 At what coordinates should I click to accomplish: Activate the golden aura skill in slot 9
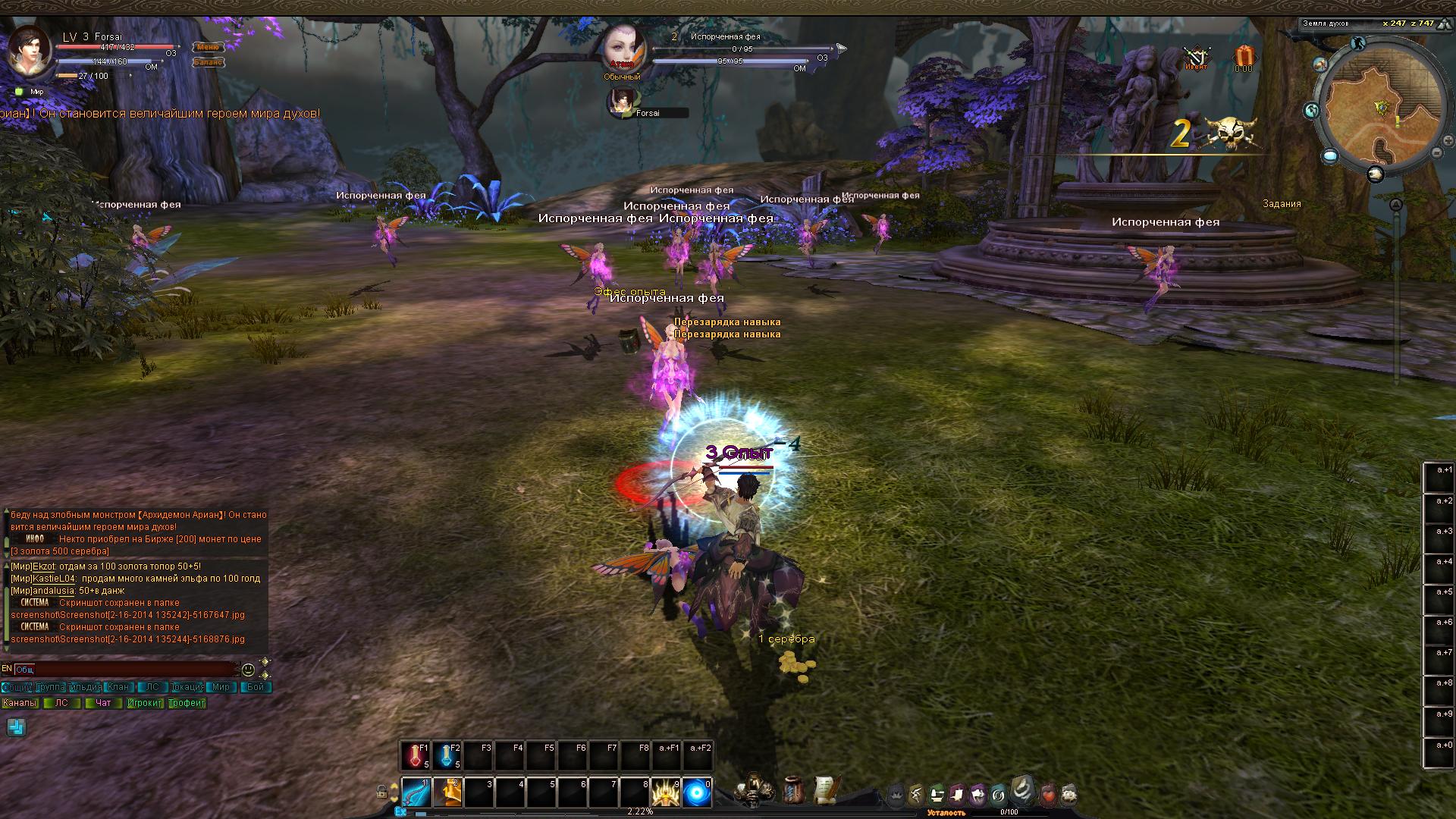pos(665,792)
